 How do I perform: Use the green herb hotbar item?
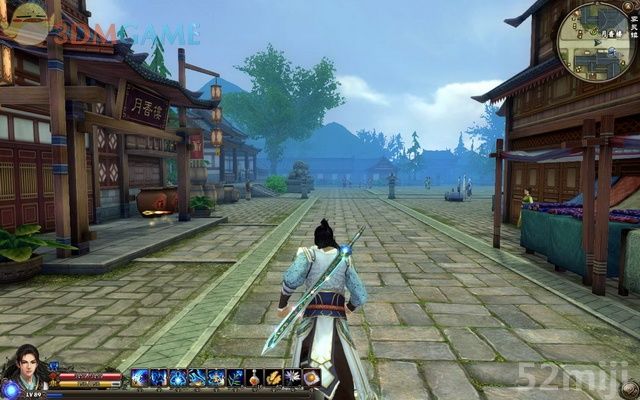click(235, 378)
